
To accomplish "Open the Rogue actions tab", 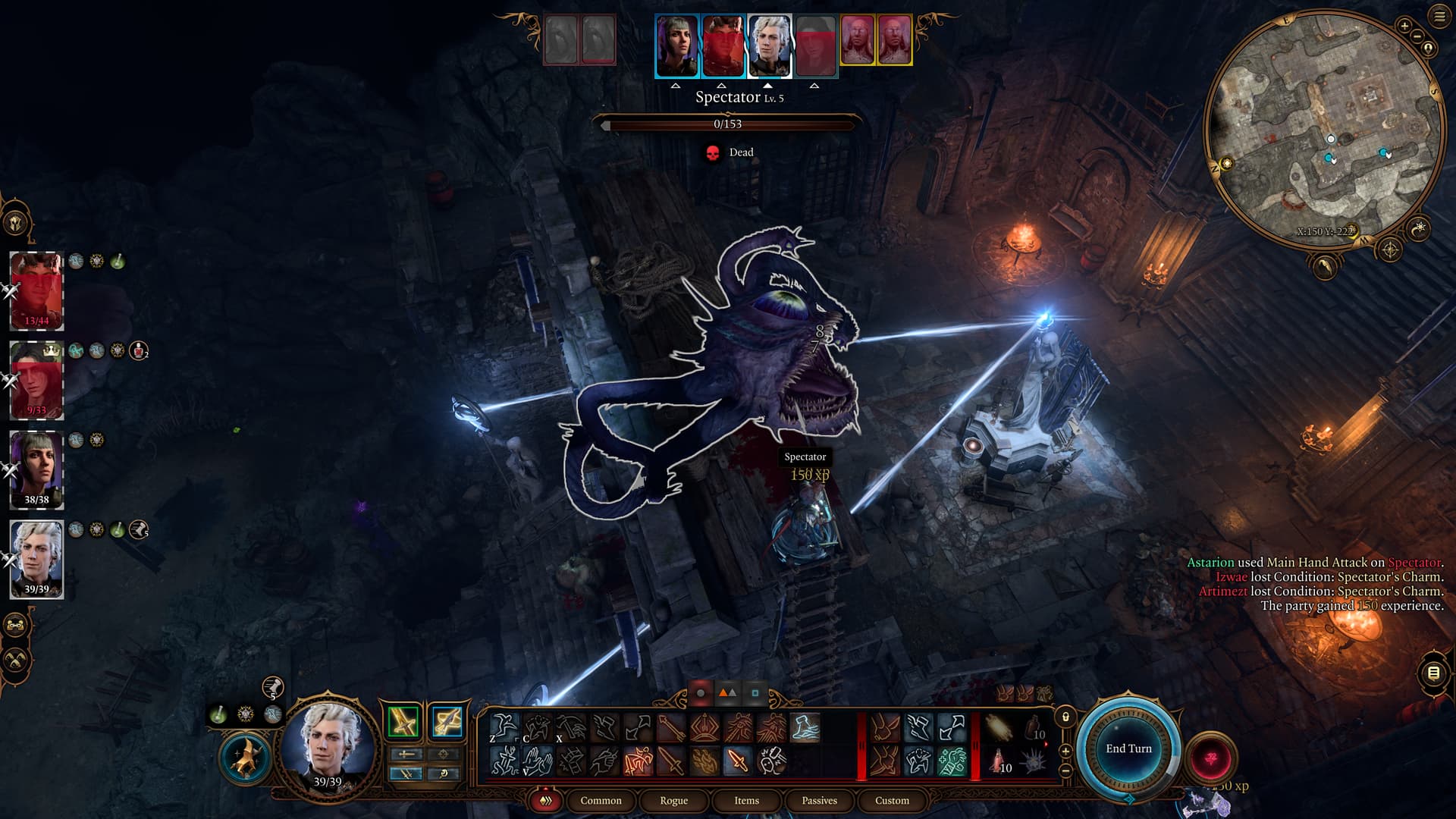I will point(673,800).
